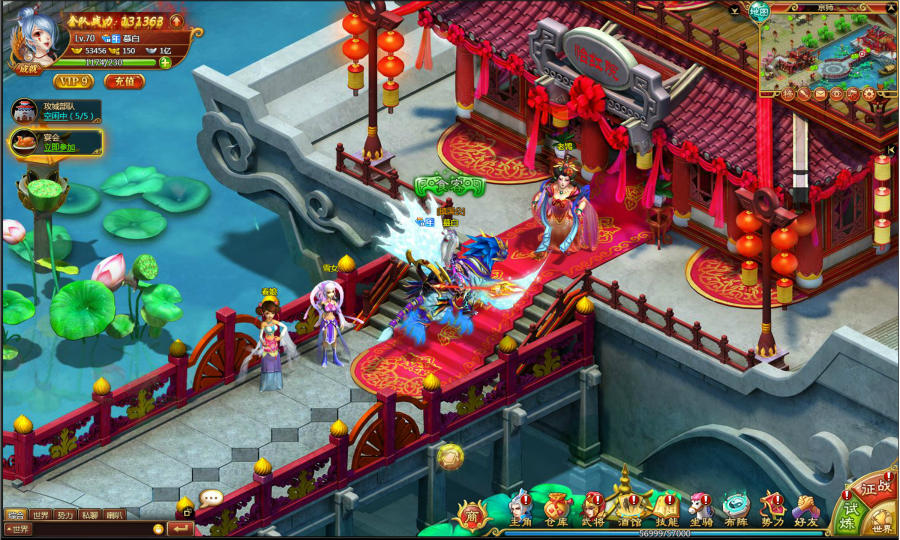
Task: Open the 地图 world map globe
Action: 760,11
